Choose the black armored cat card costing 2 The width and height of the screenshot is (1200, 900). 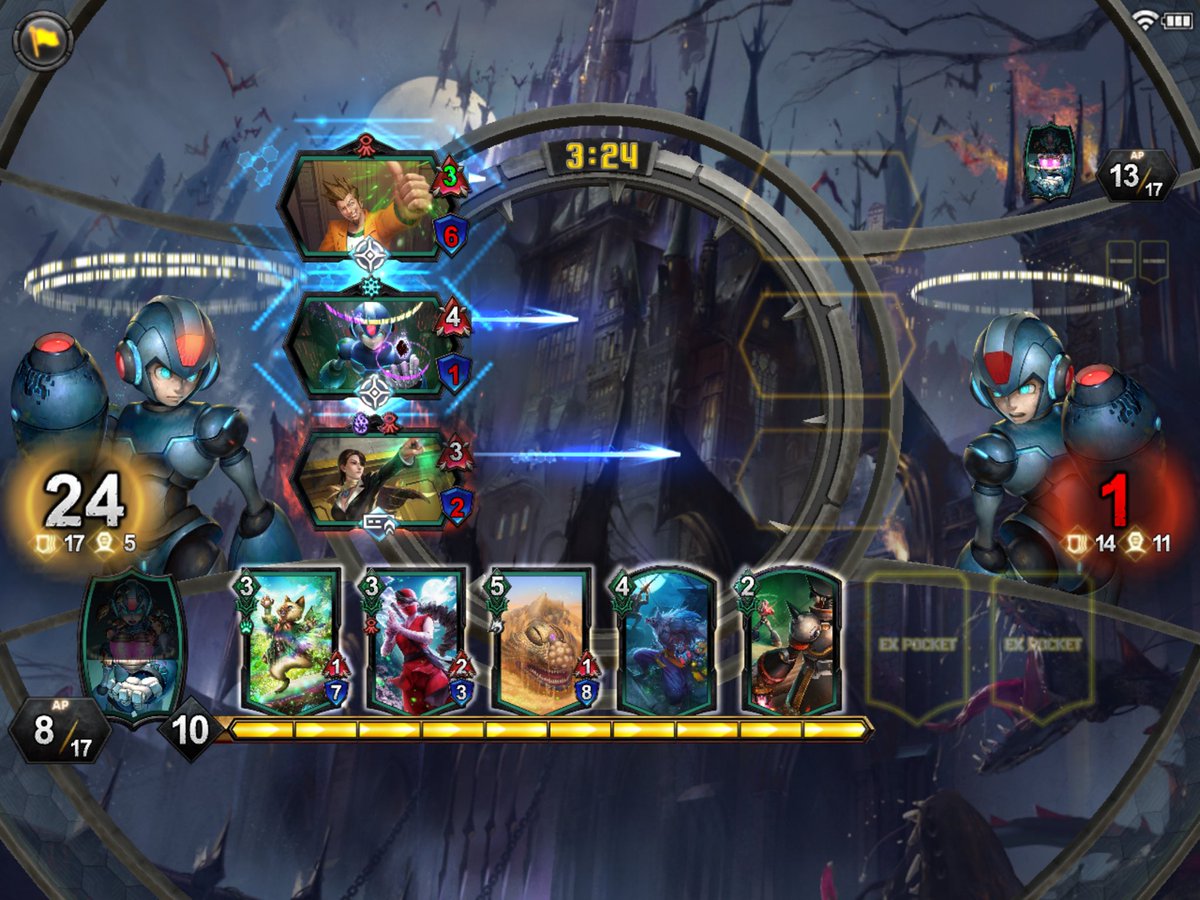[791, 642]
